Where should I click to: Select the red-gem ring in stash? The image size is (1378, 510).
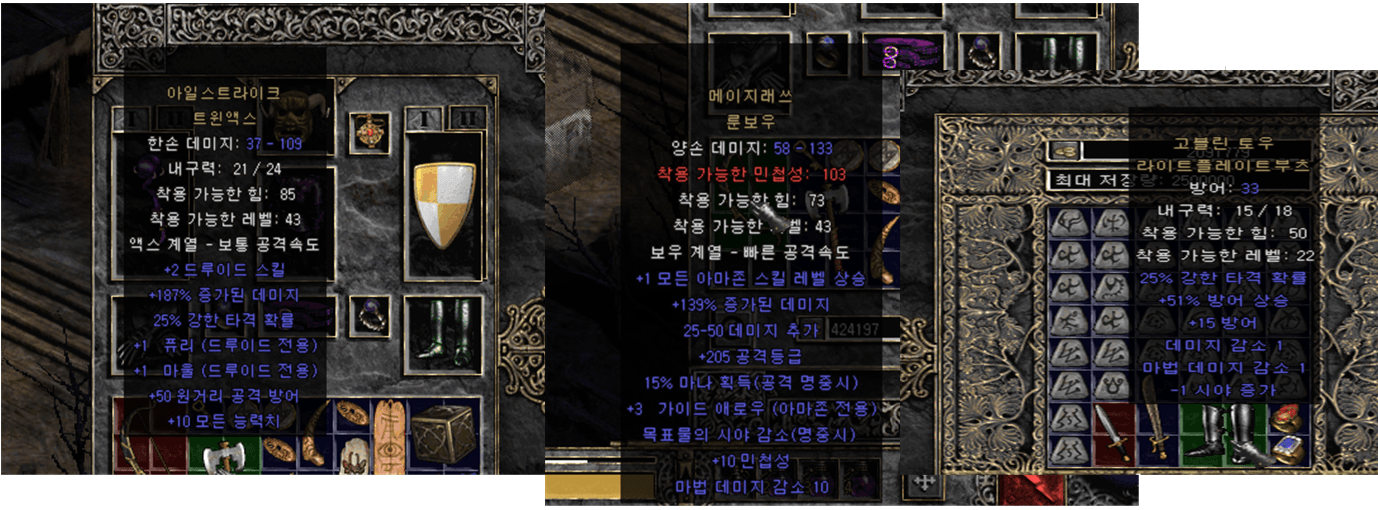[1288, 418]
